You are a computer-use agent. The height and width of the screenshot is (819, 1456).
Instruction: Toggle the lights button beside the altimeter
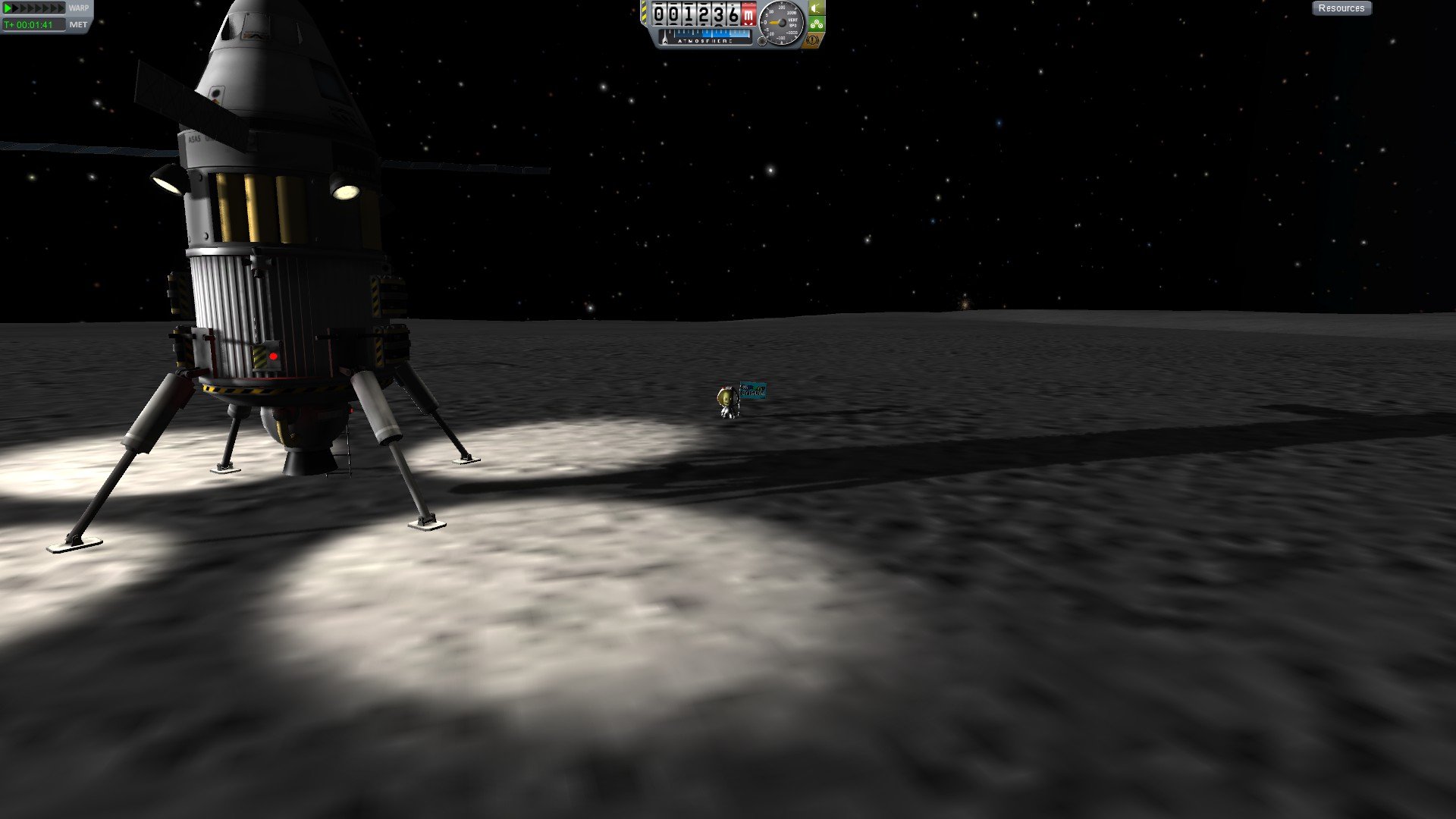(x=816, y=8)
